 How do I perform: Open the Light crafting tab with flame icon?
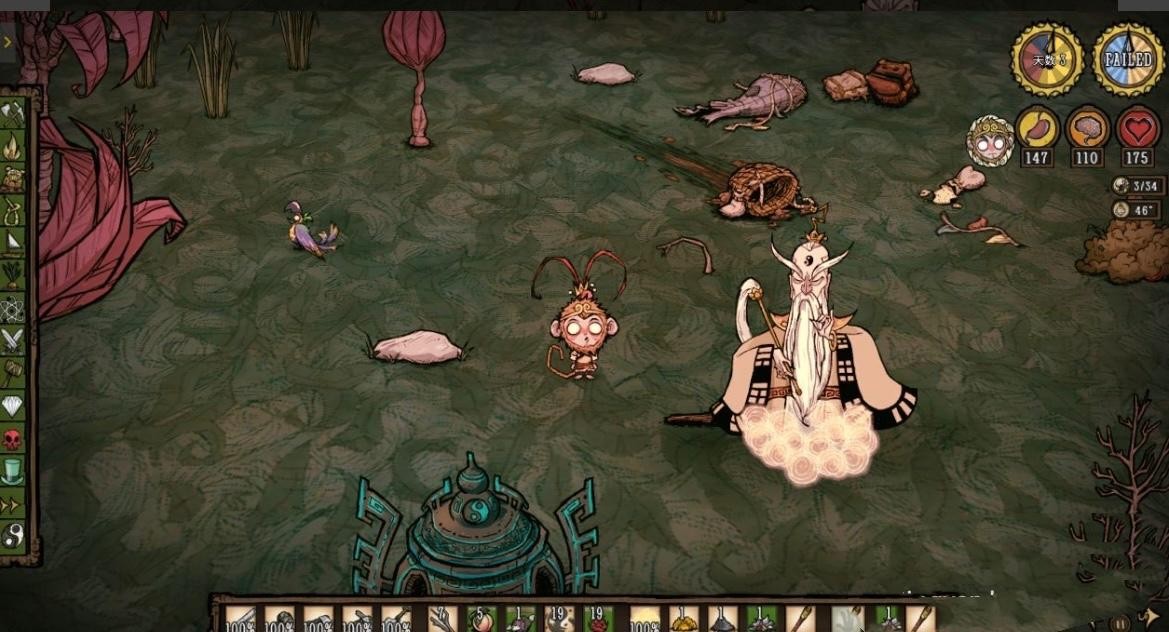point(14,147)
